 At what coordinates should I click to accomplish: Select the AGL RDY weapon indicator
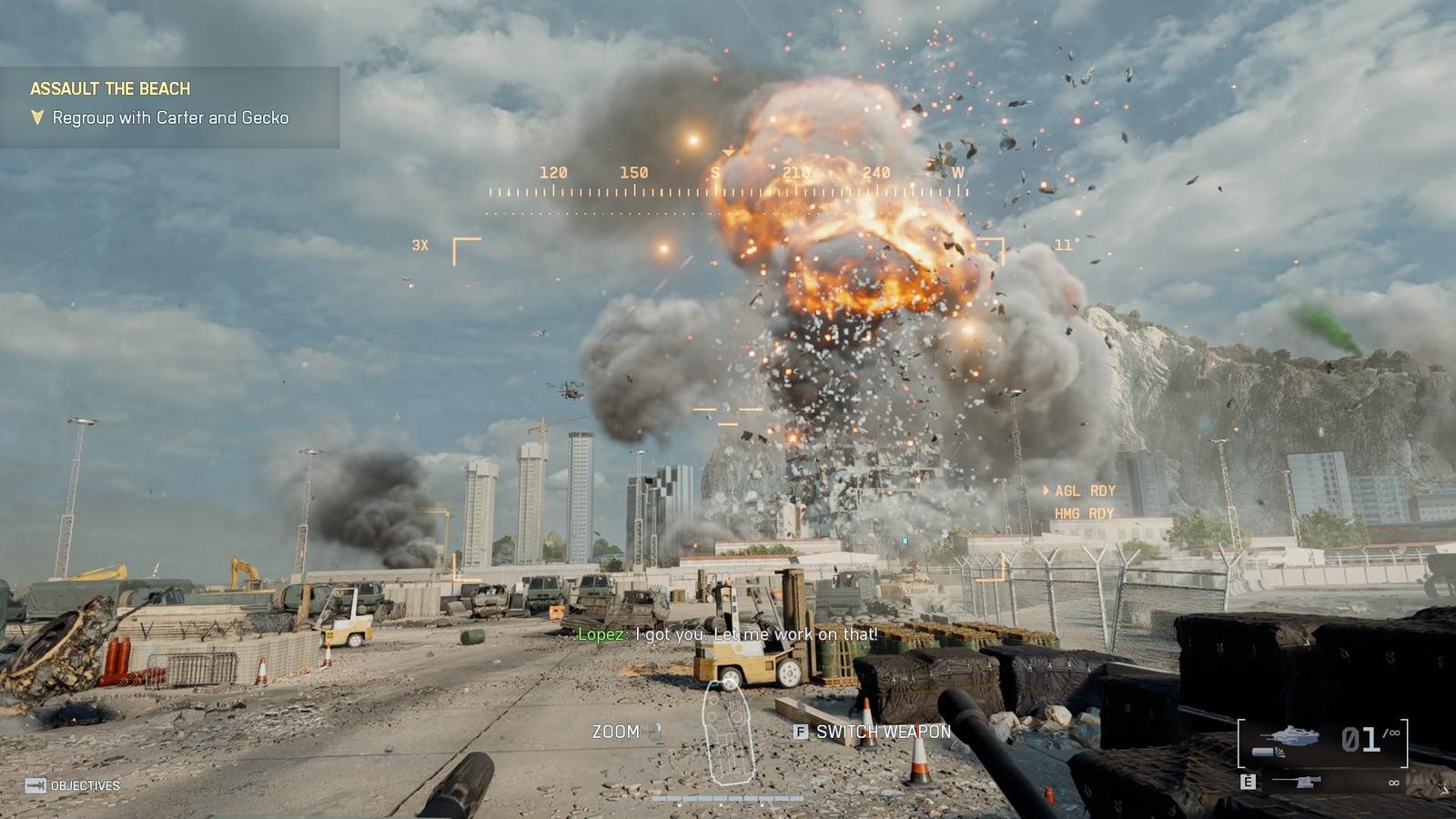point(1084,490)
